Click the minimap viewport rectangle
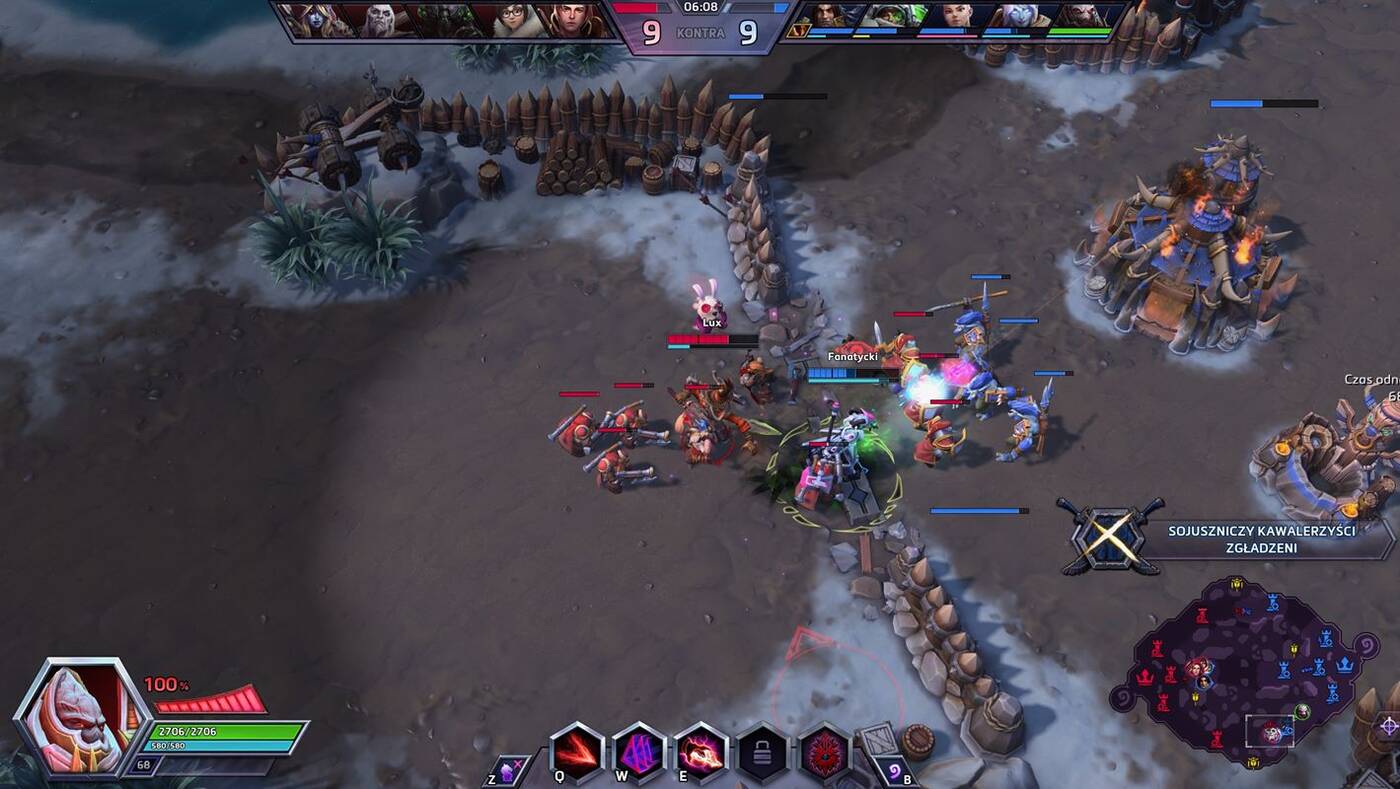The height and width of the screenshot is (789, 1400). 1270,731
